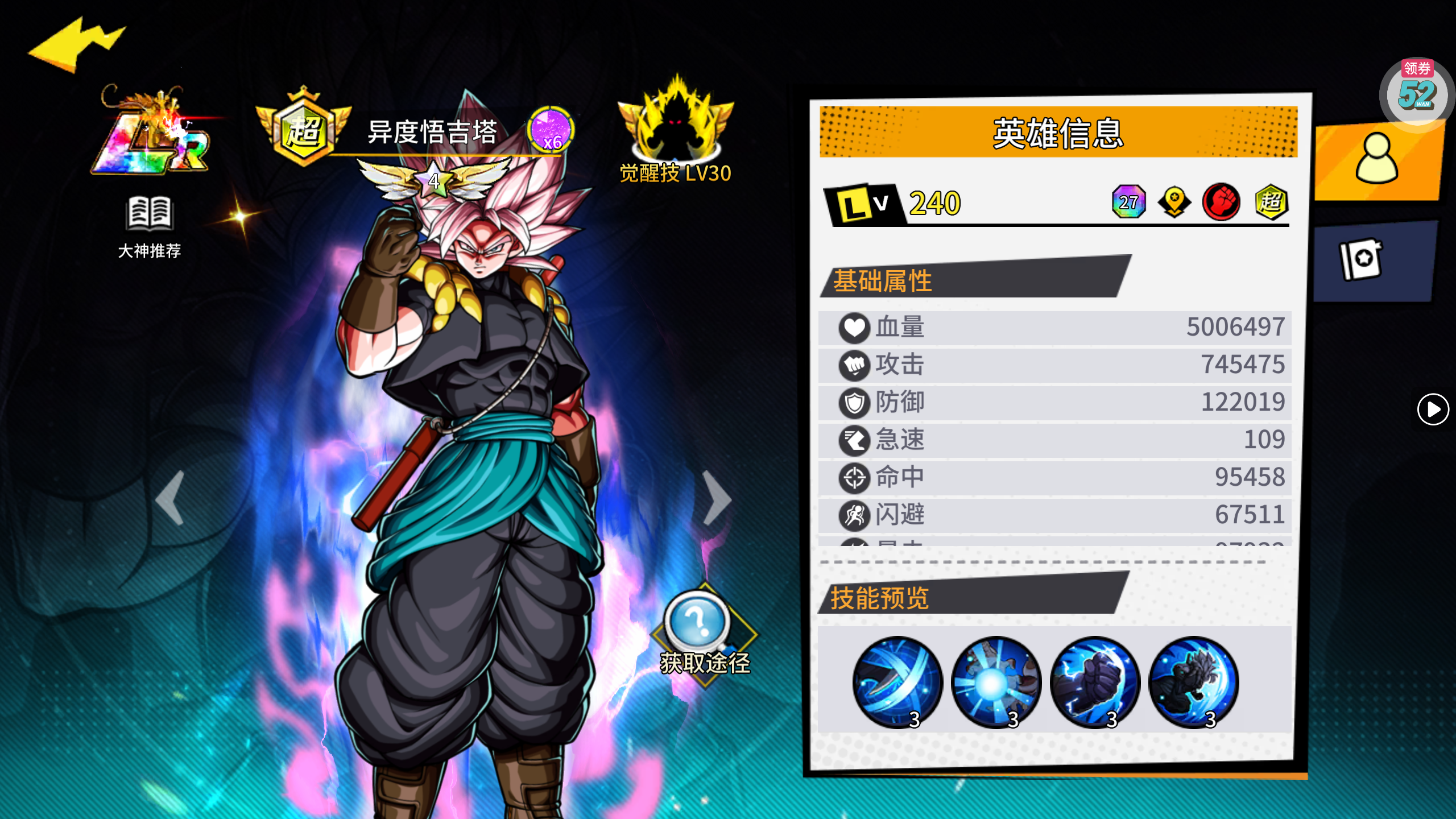Viewport: 1456px width, 819px height.
Task: Select the crouching warrior skill icon
Action: [1193, 681]
